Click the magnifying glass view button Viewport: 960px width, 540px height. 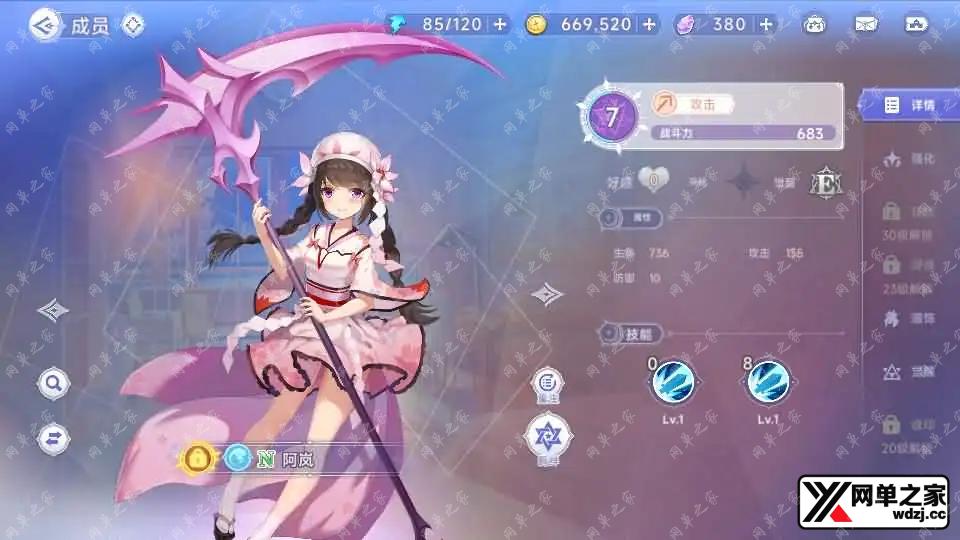pos(53,381)
